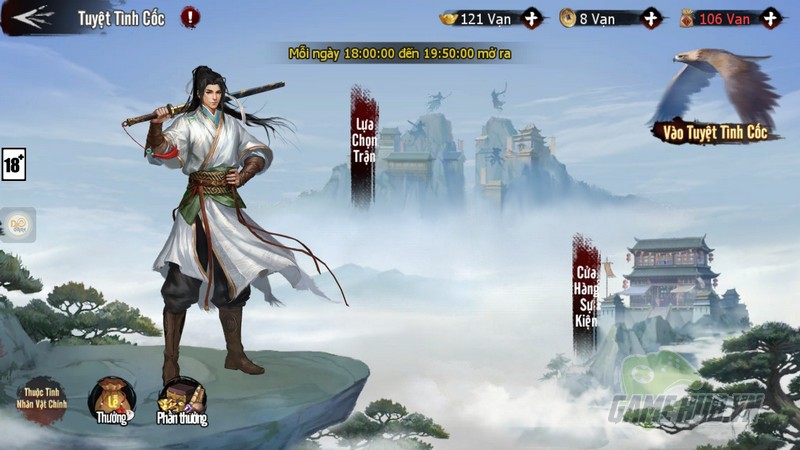Go back using the arrow button
This screenshot has height=450, width=800.
pos(30,17)
